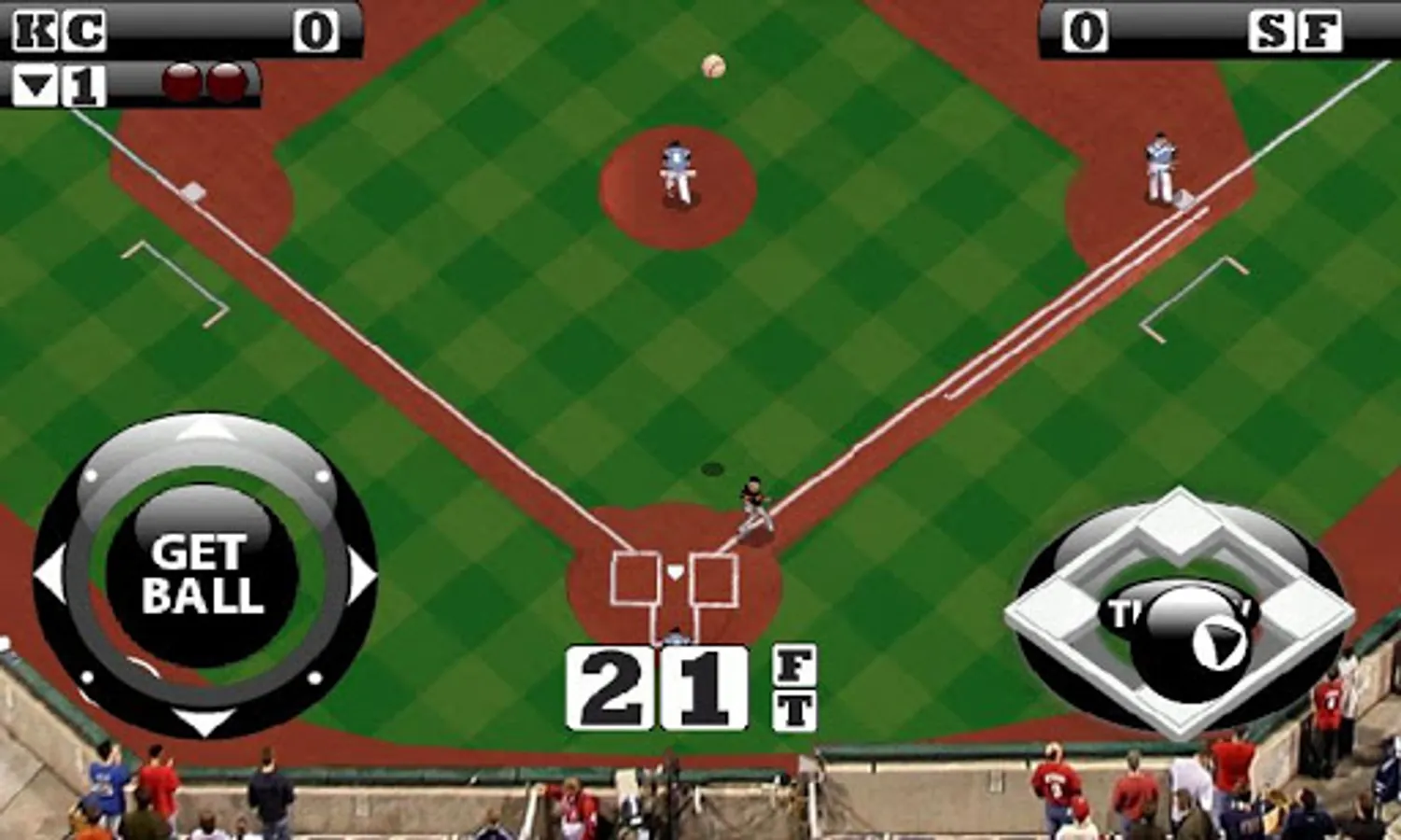Click KC's score of 0
This screenshot has width=1401, height=840.
317,28
